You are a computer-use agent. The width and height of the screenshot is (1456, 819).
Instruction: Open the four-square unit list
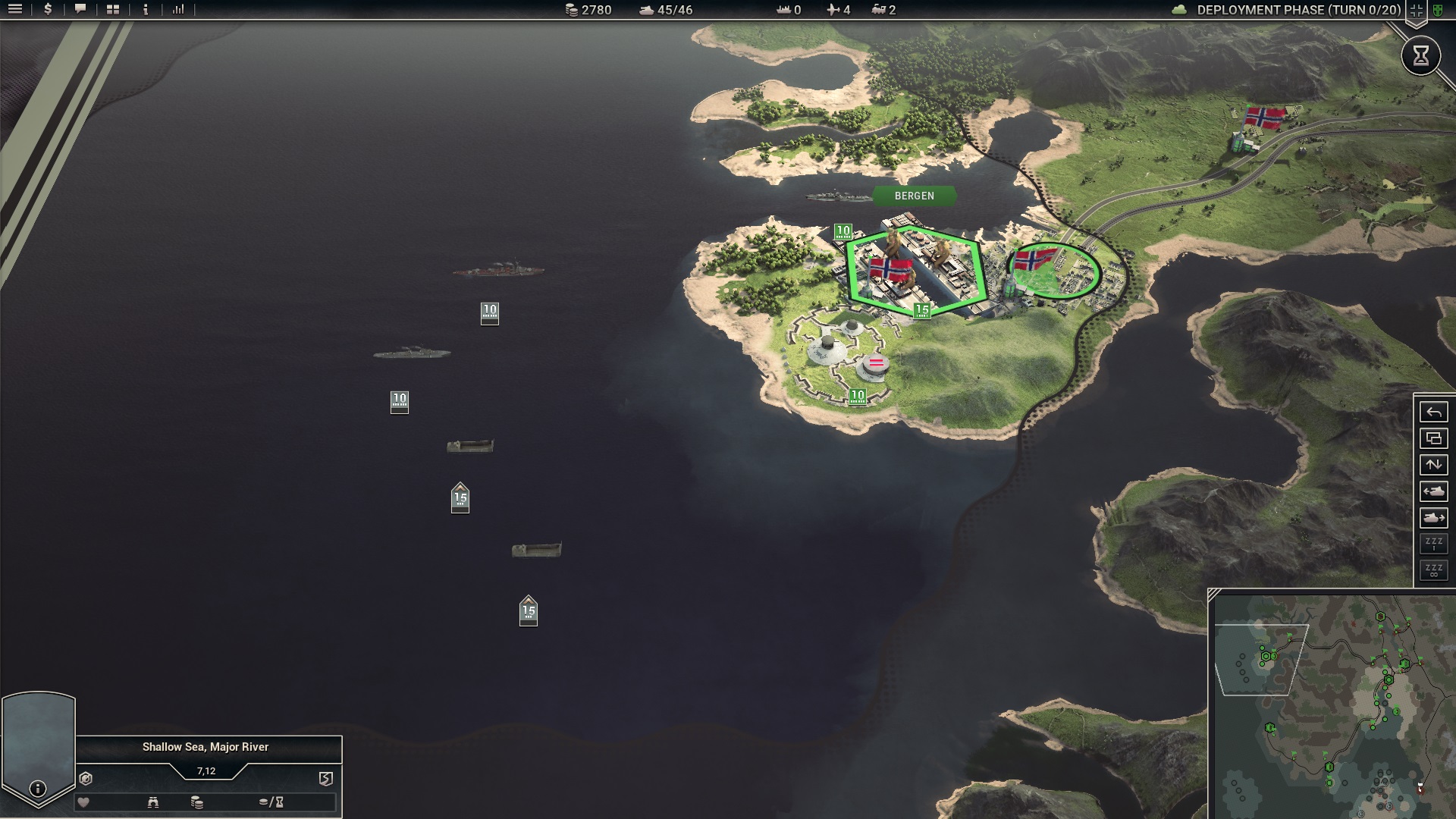113,10
